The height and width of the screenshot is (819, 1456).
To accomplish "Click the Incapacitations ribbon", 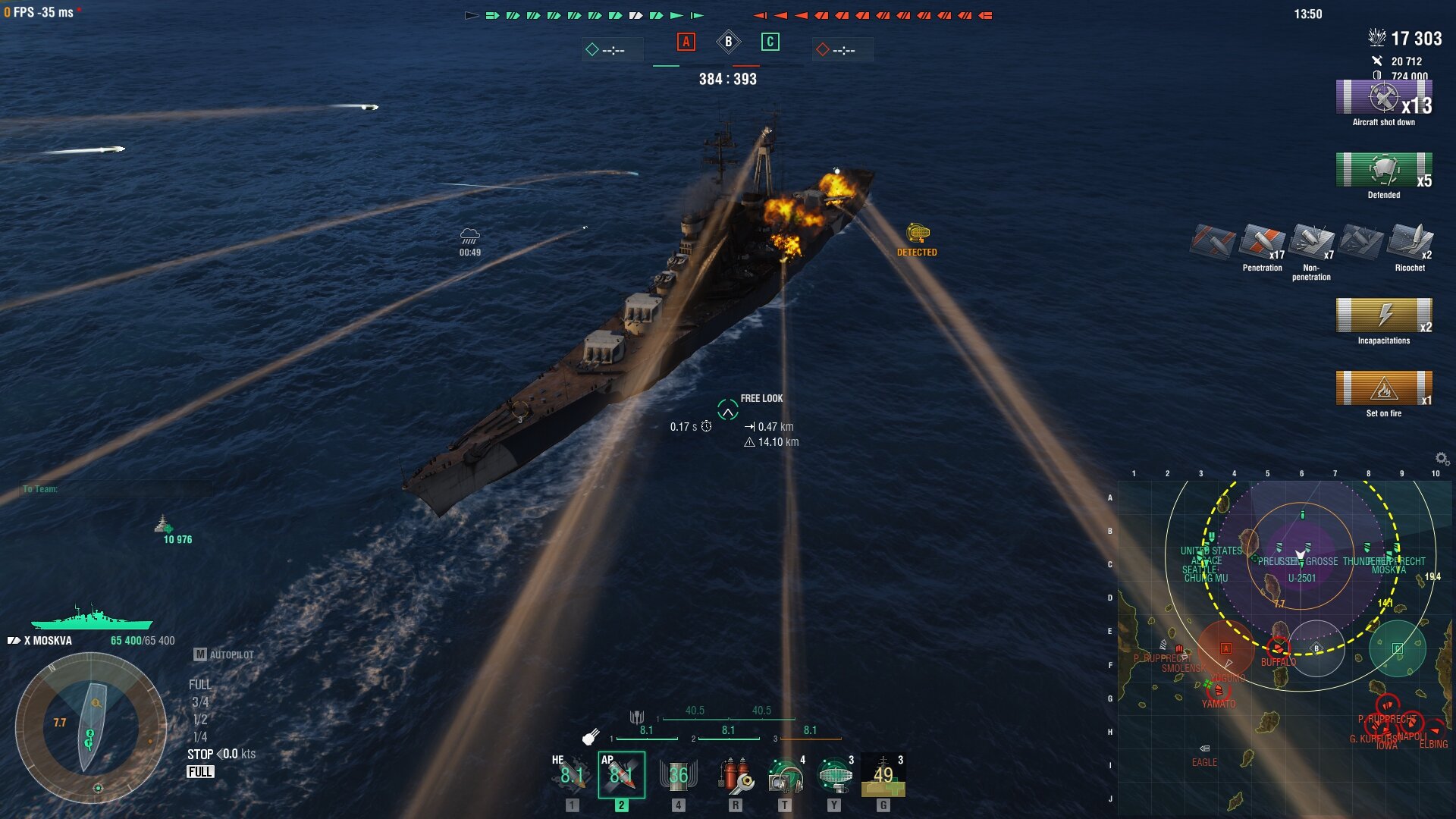I will pos(1383,316).
